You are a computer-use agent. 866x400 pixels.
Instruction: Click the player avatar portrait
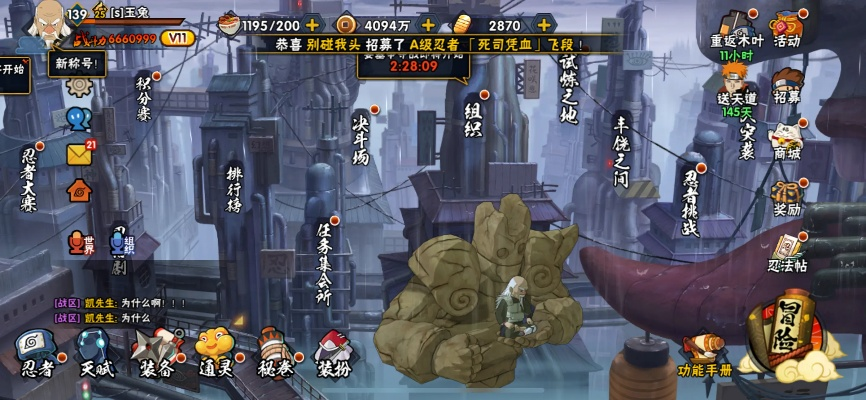27,27
